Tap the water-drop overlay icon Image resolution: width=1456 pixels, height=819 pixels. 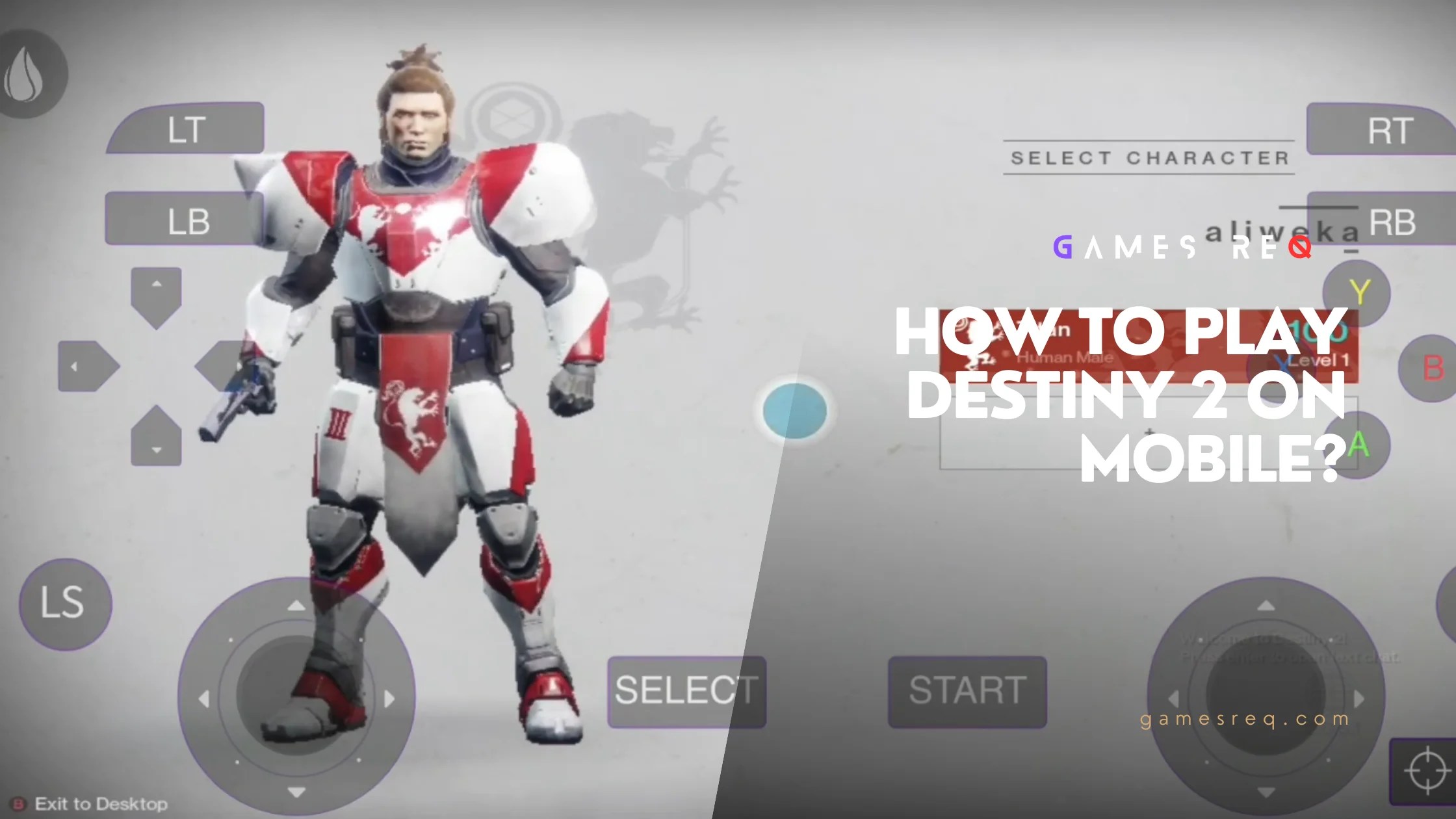point(29,73)
